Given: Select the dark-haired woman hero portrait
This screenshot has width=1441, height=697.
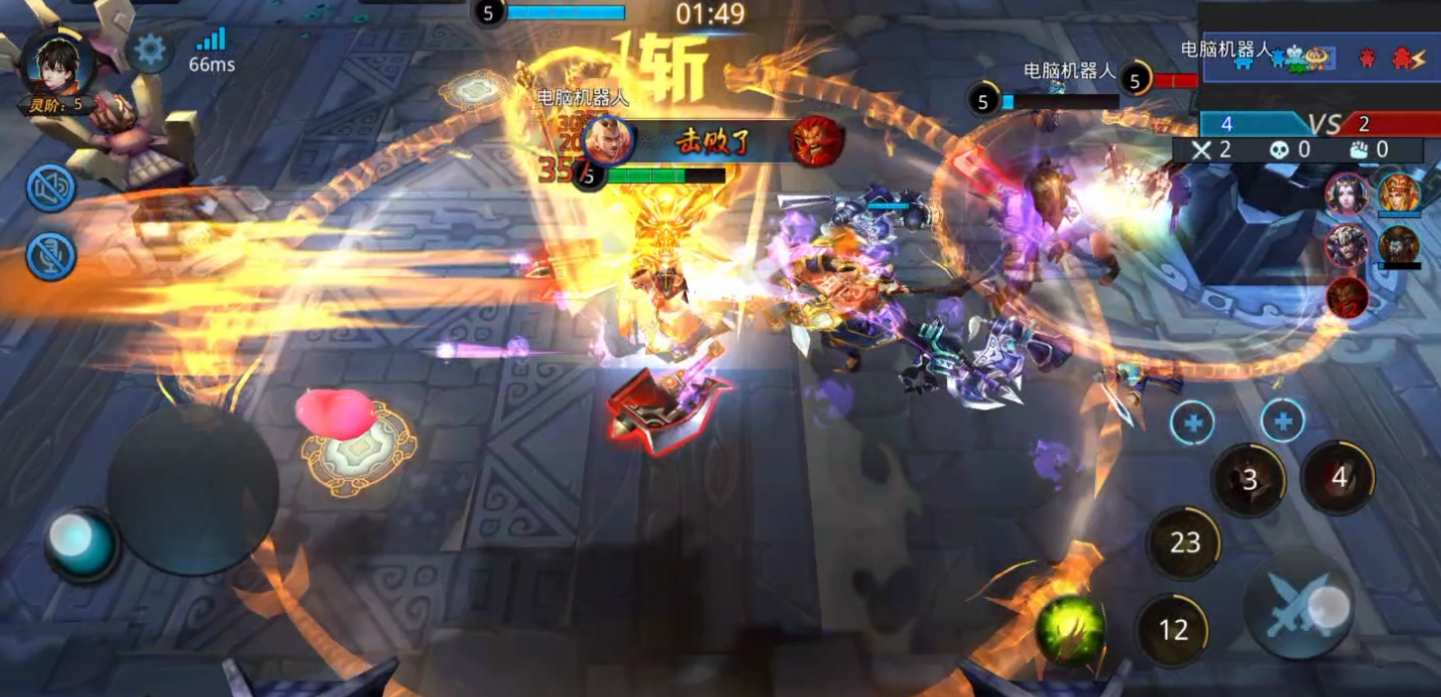Looking at the screenshot, I should [1347, 194].
